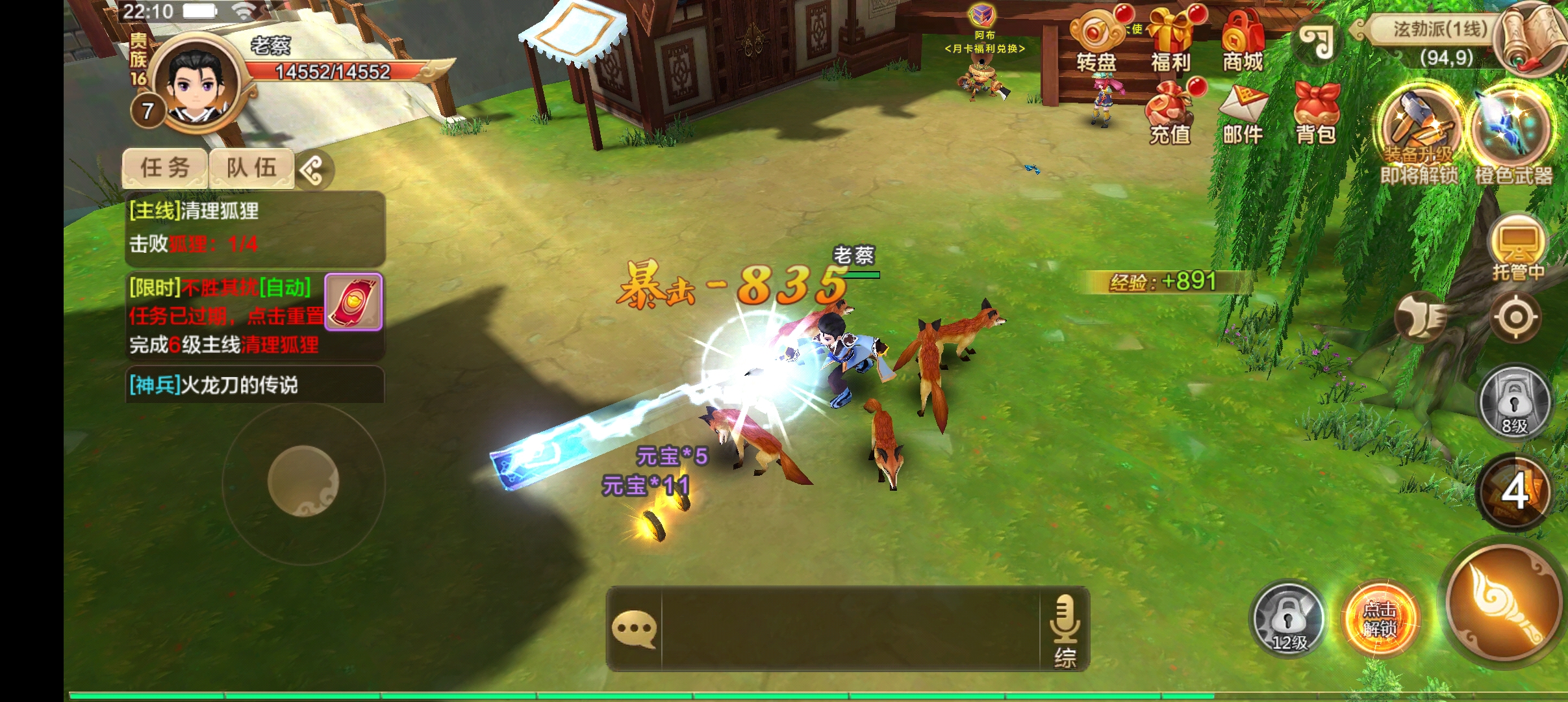The width and height of the screenshot is (1568, 702).
Task: Open the 邮件 mailbox
Action: (x=1243, y=112)
